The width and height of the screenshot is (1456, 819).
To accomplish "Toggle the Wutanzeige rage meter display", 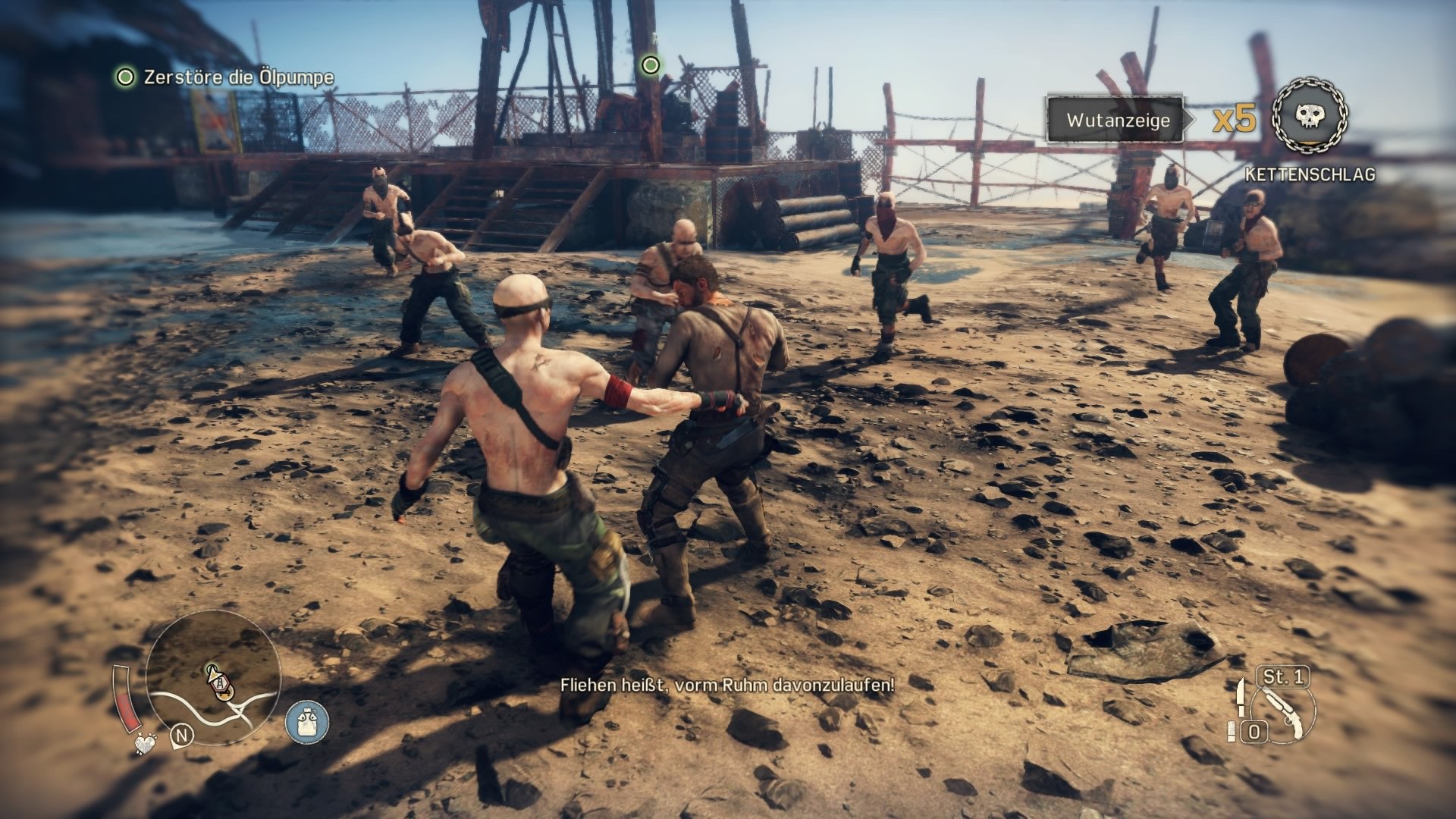I will pyautogui.click(x=1117, y=119).
